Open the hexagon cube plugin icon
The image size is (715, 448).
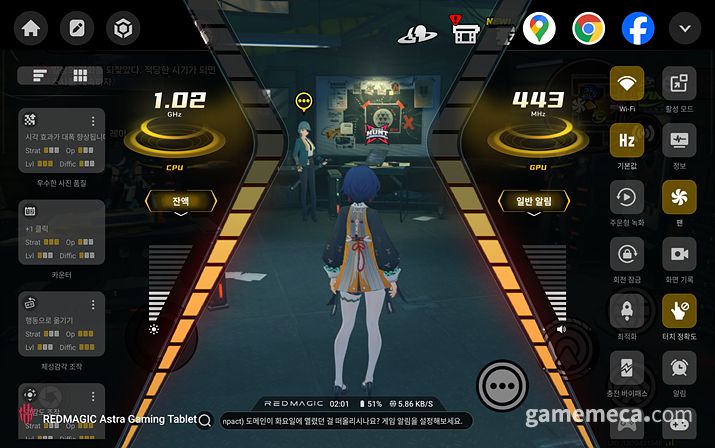tap(125, 28)
